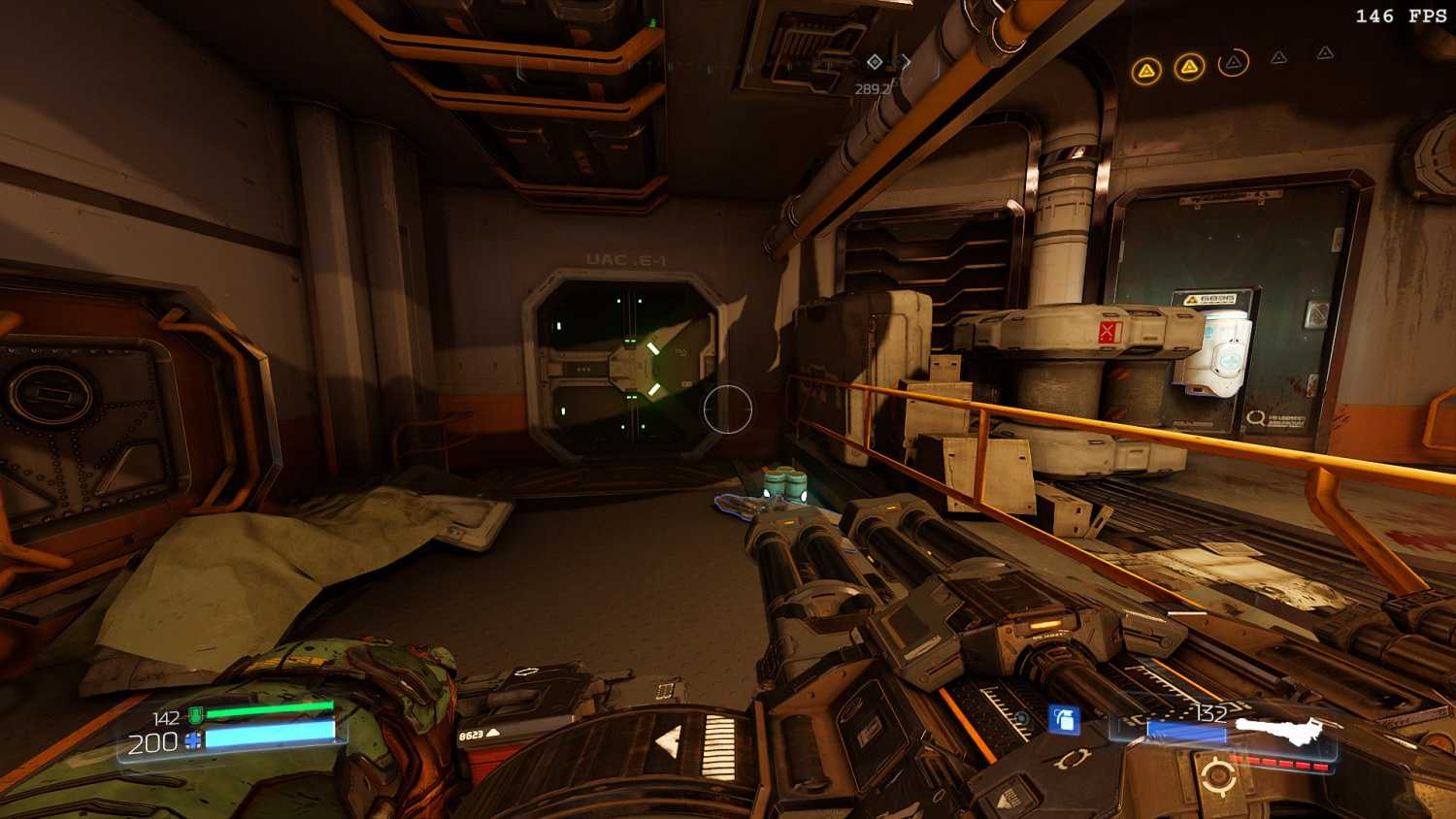Select the diamond objective marker on the compass

pos(875,62)
